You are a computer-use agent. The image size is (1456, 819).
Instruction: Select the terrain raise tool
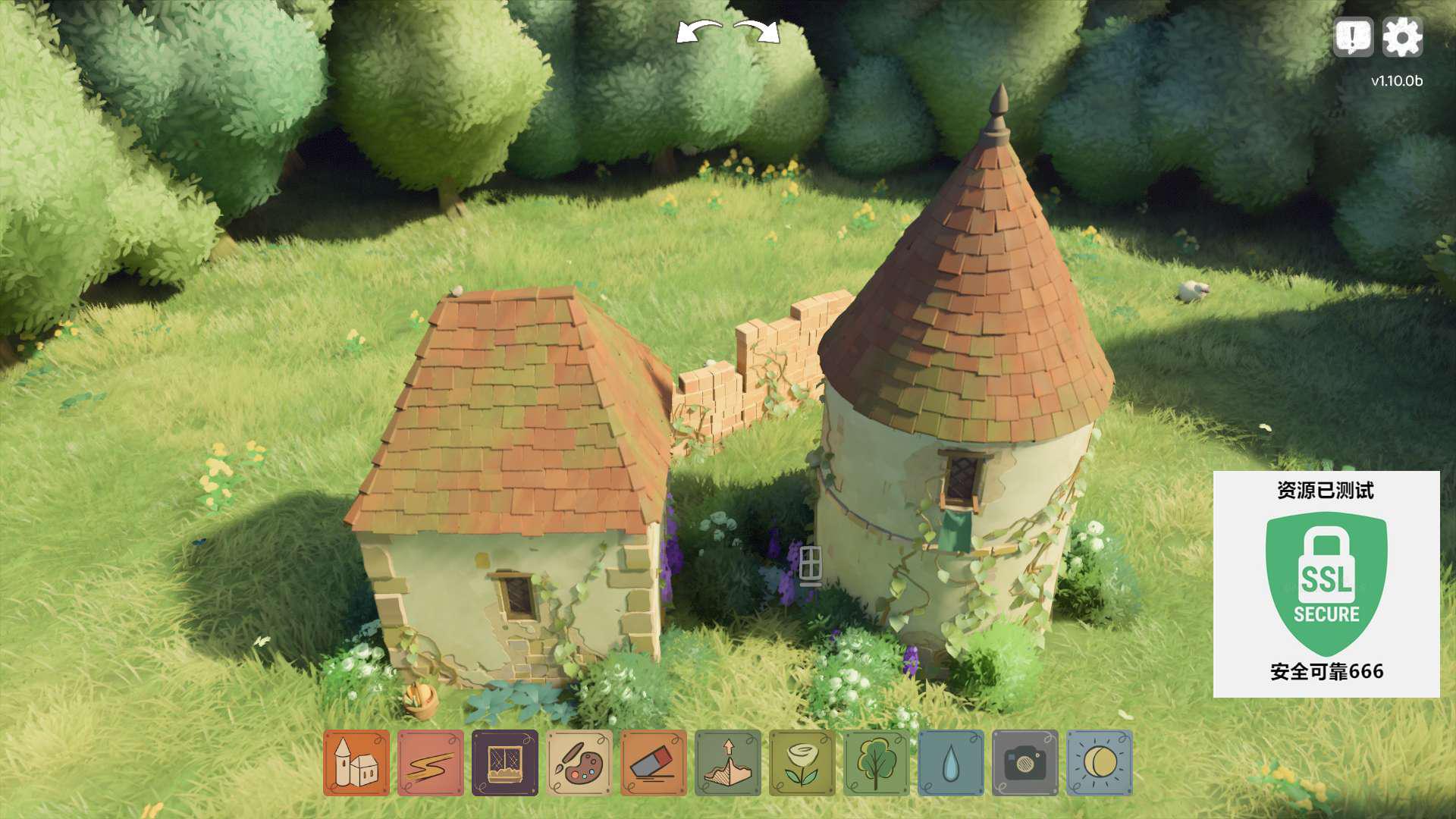pos(728,763)
